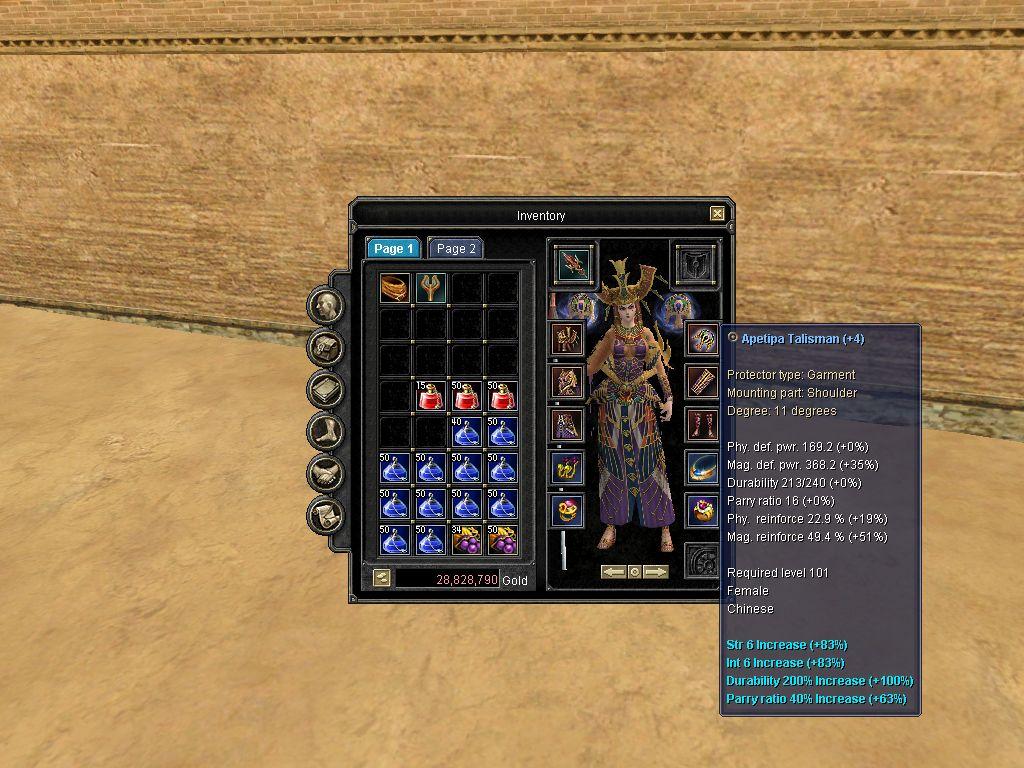Image resolution: width=1024 pixels, height=768 pixels.
Task: Select the coiled orange rope item
Action: (x=394, y=288)
